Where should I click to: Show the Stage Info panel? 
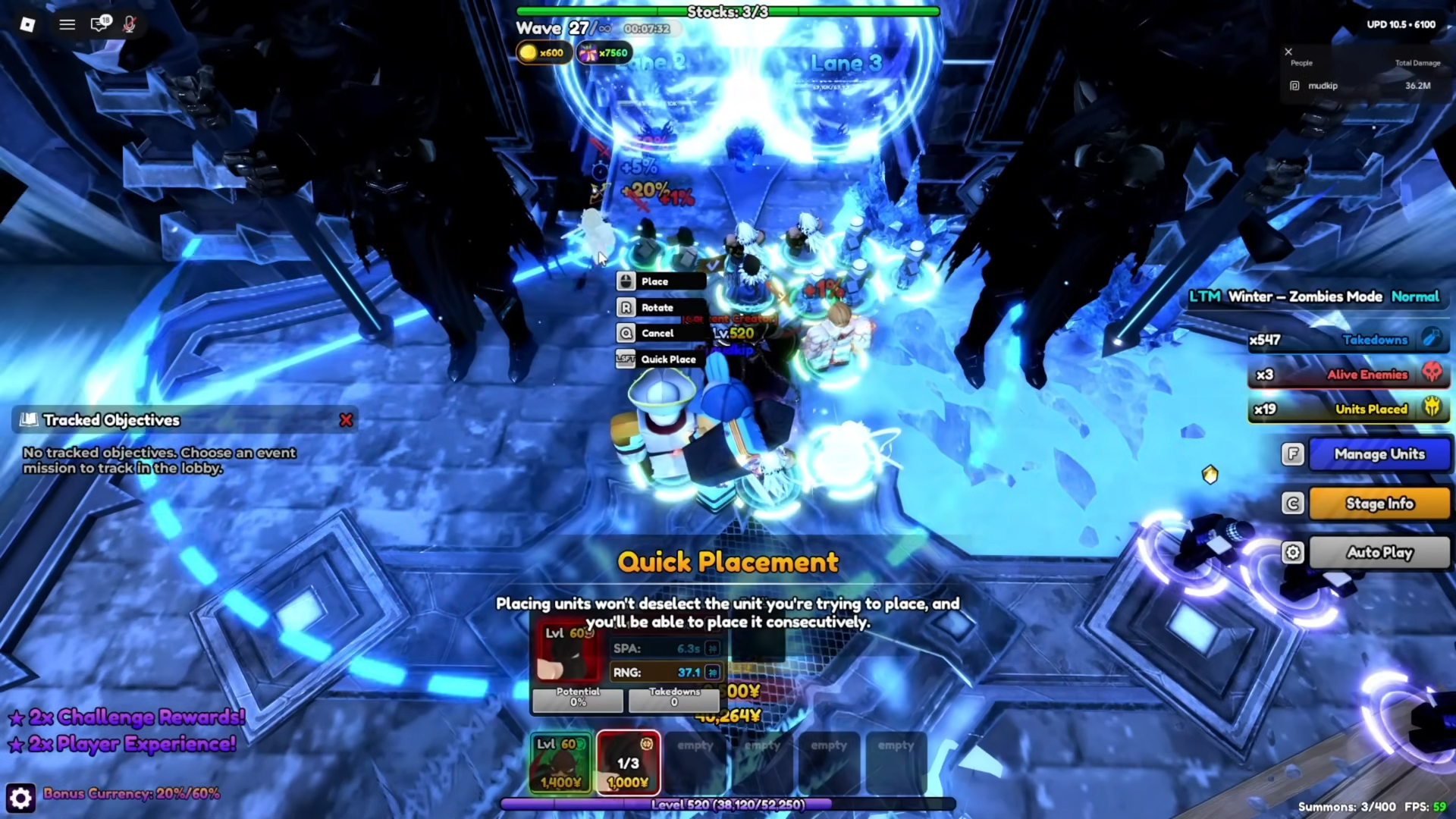tap(1379, 504)
